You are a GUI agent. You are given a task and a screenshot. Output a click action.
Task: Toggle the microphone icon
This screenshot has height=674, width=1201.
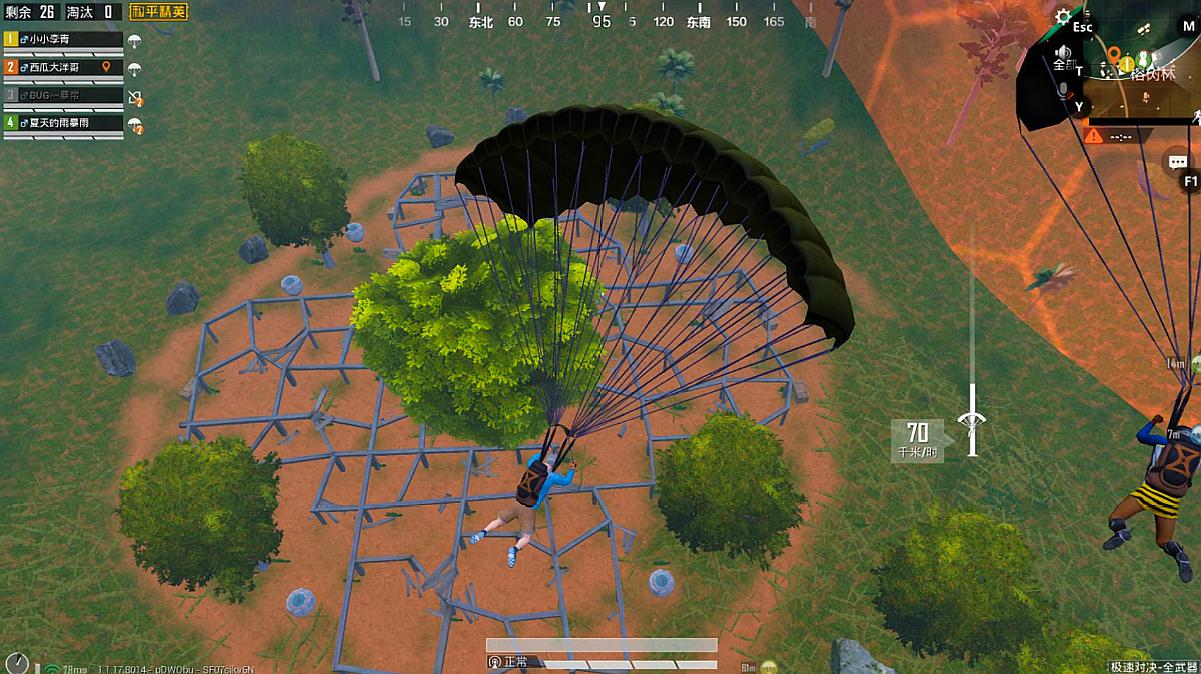coord(1063,90)
